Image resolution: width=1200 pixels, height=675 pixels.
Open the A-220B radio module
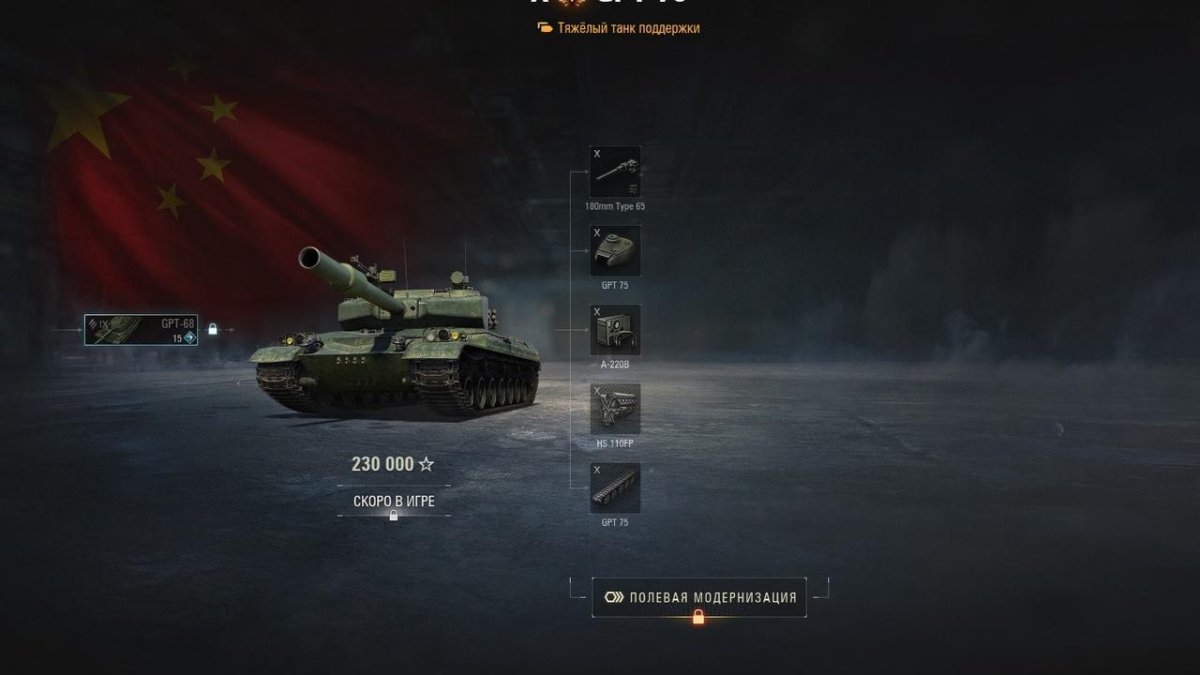(x=615, y=330)
